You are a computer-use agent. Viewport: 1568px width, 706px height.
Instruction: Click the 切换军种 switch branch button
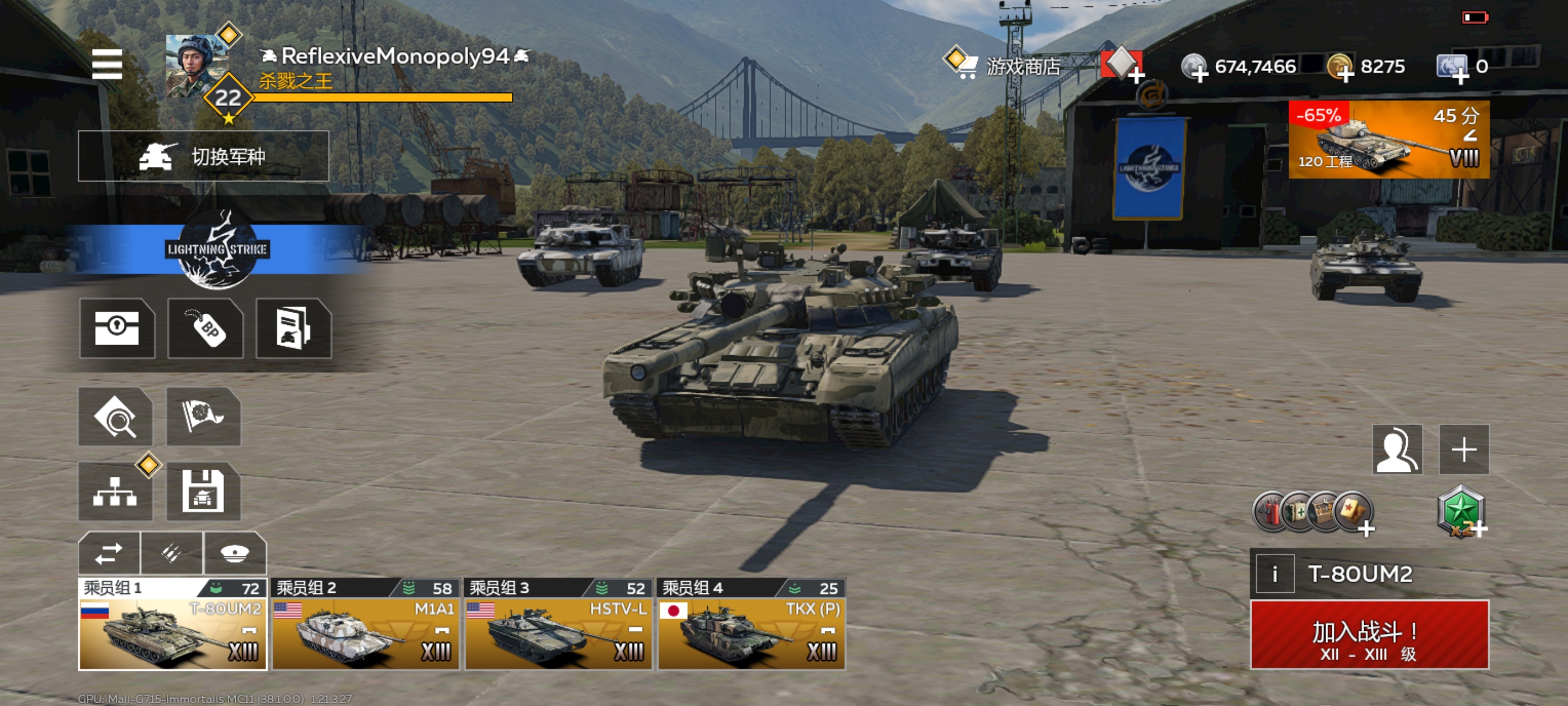pyautogui.click(x=203, y=156)
